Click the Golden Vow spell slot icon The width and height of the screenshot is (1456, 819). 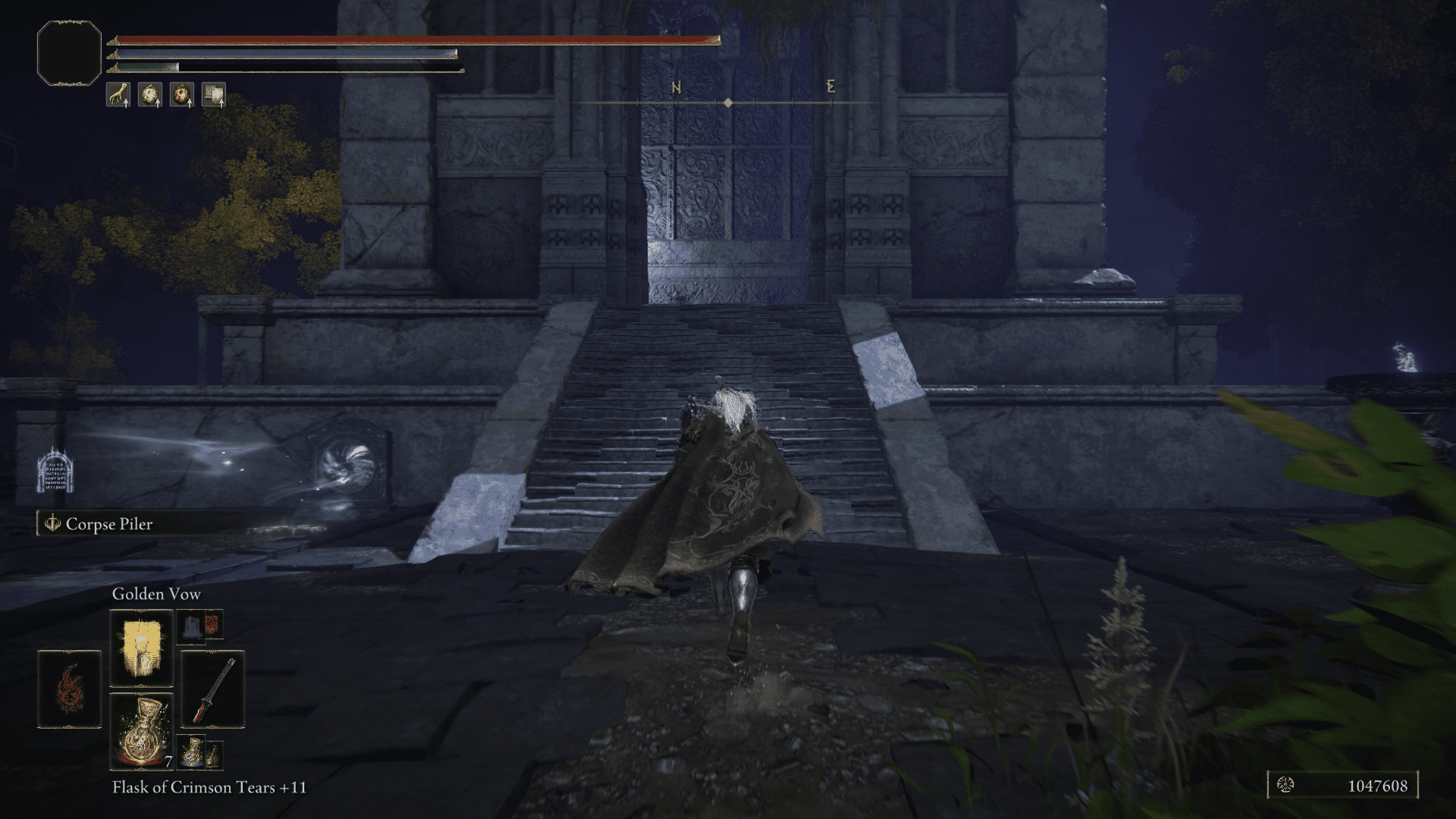point(141,648)
